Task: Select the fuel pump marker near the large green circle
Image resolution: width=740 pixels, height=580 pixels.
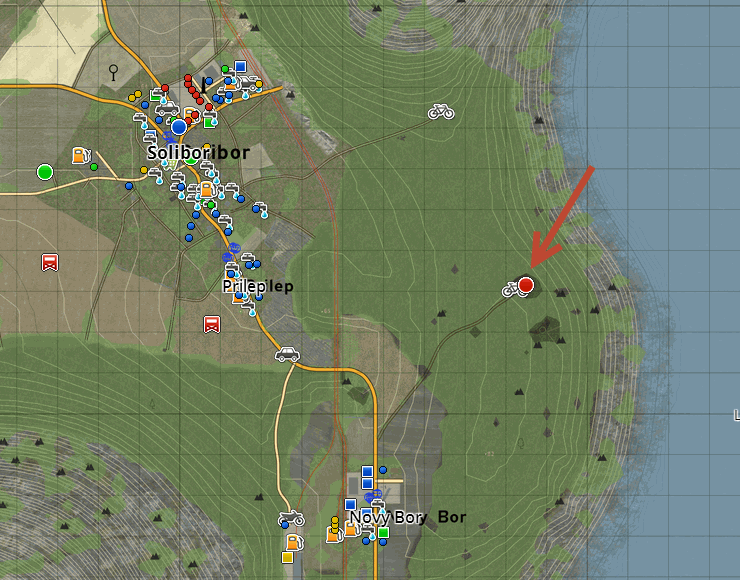Action: (80, 156)
